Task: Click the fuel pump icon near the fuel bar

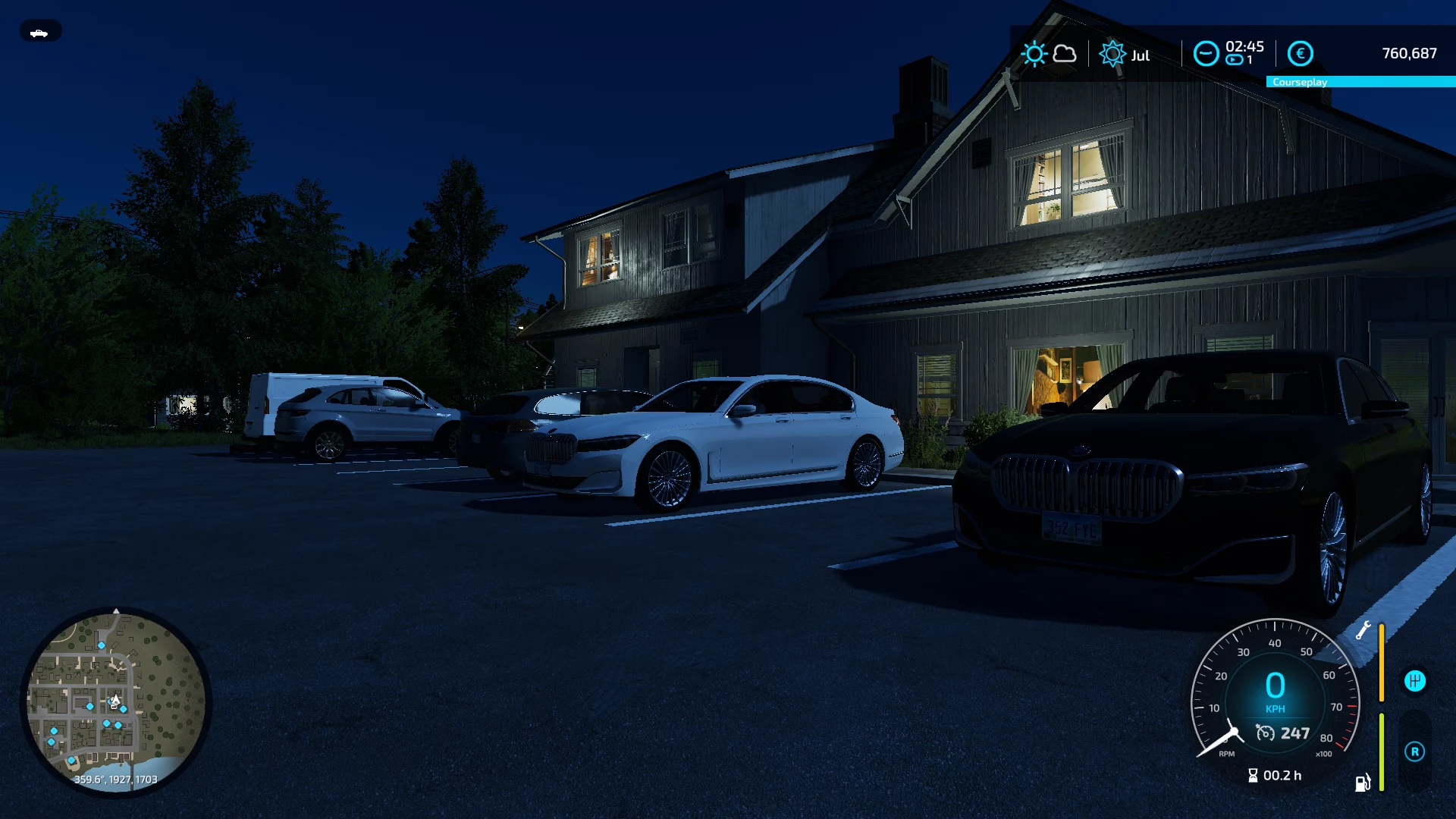Action: 1362,783
